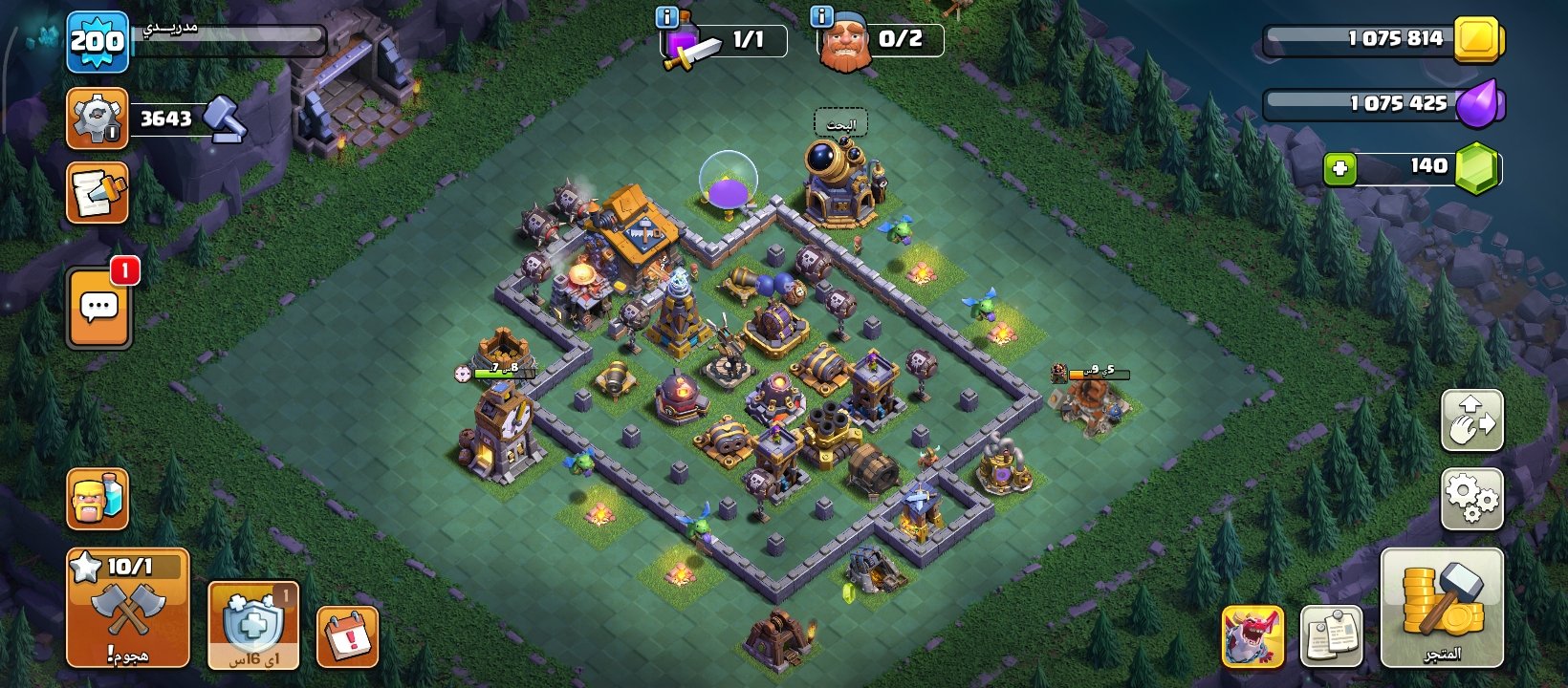This screenshot has width=1568, height=688.
Task: Show info for the sword potion counter
Action: click(667, 17)
